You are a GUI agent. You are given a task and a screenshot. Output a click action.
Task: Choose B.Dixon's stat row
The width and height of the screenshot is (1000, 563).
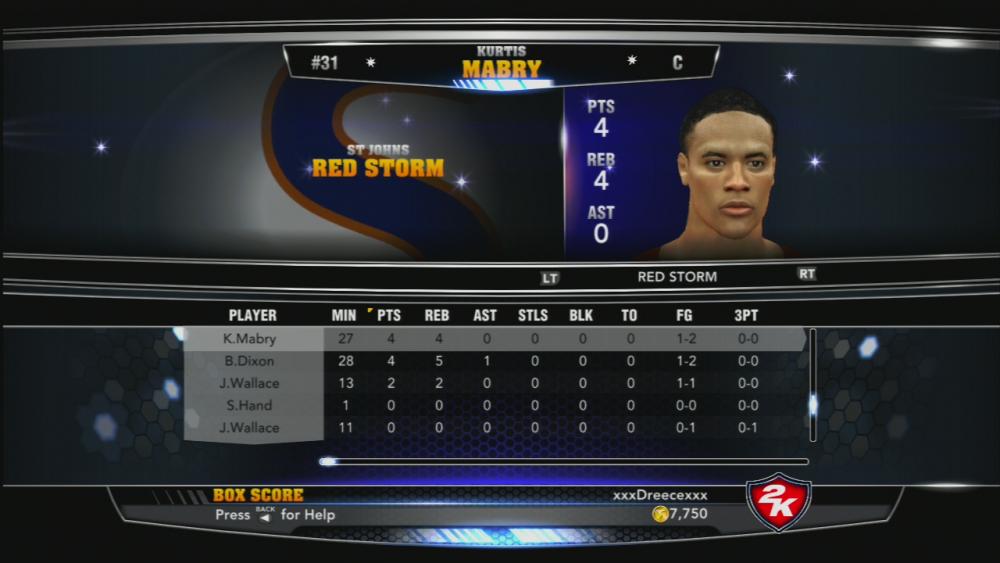click(250, 361)
